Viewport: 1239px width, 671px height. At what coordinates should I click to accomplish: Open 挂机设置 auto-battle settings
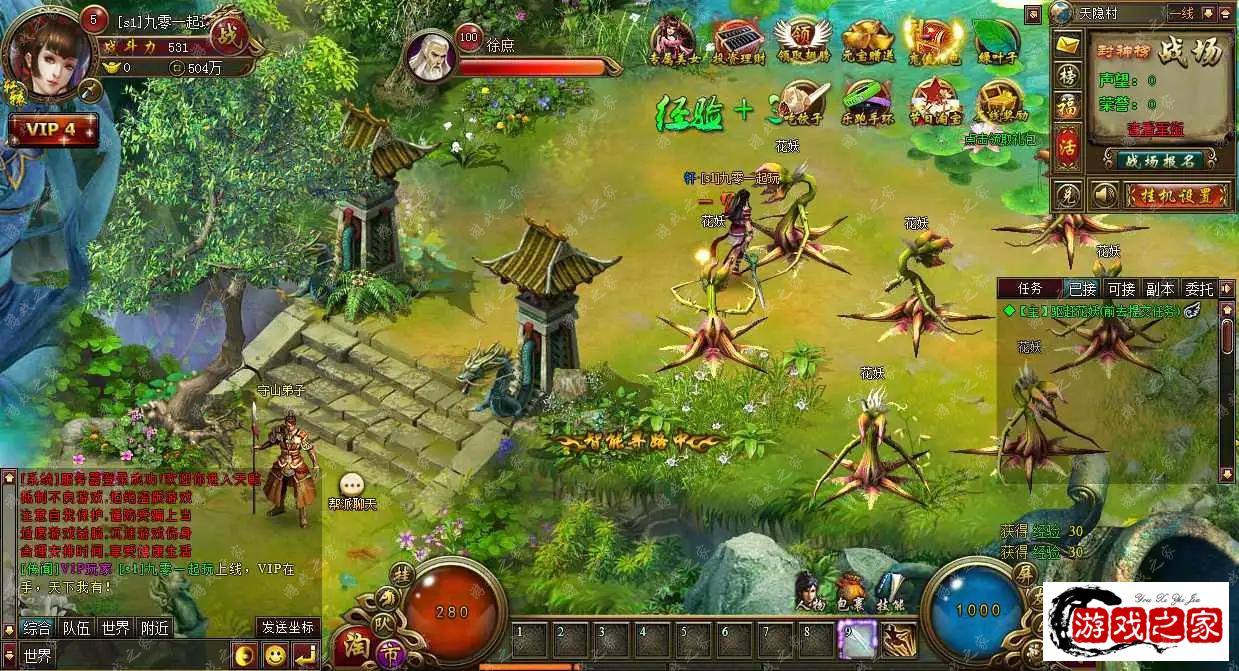[1174, 194]
